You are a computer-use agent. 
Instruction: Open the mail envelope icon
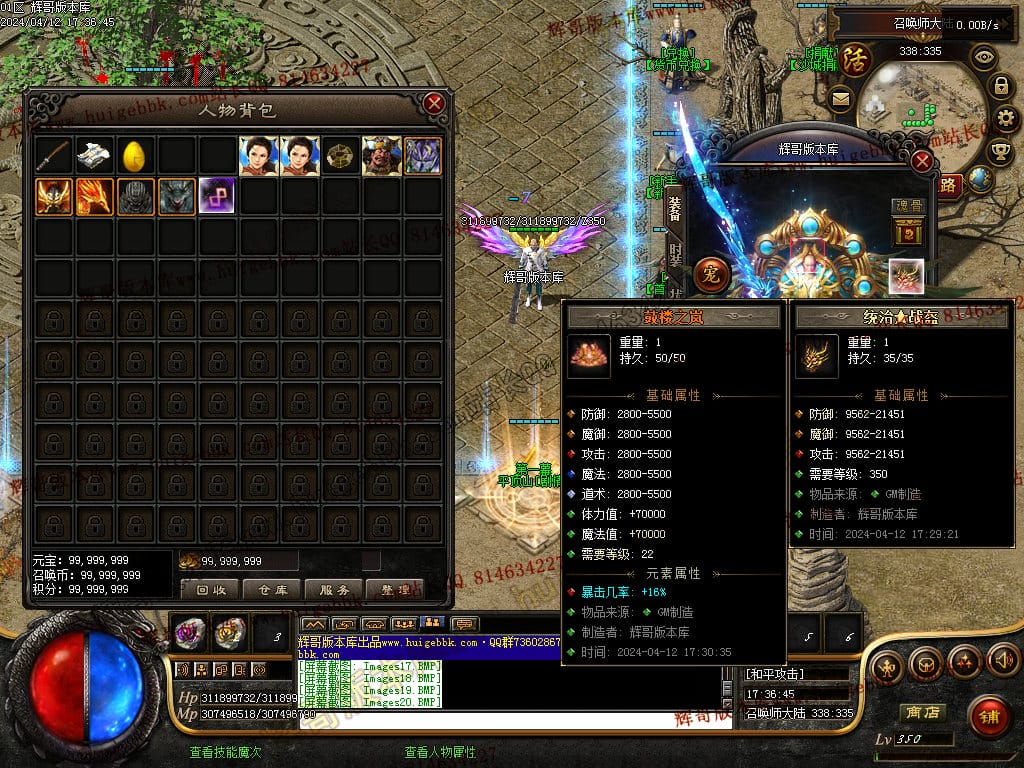tap(840, 98)
